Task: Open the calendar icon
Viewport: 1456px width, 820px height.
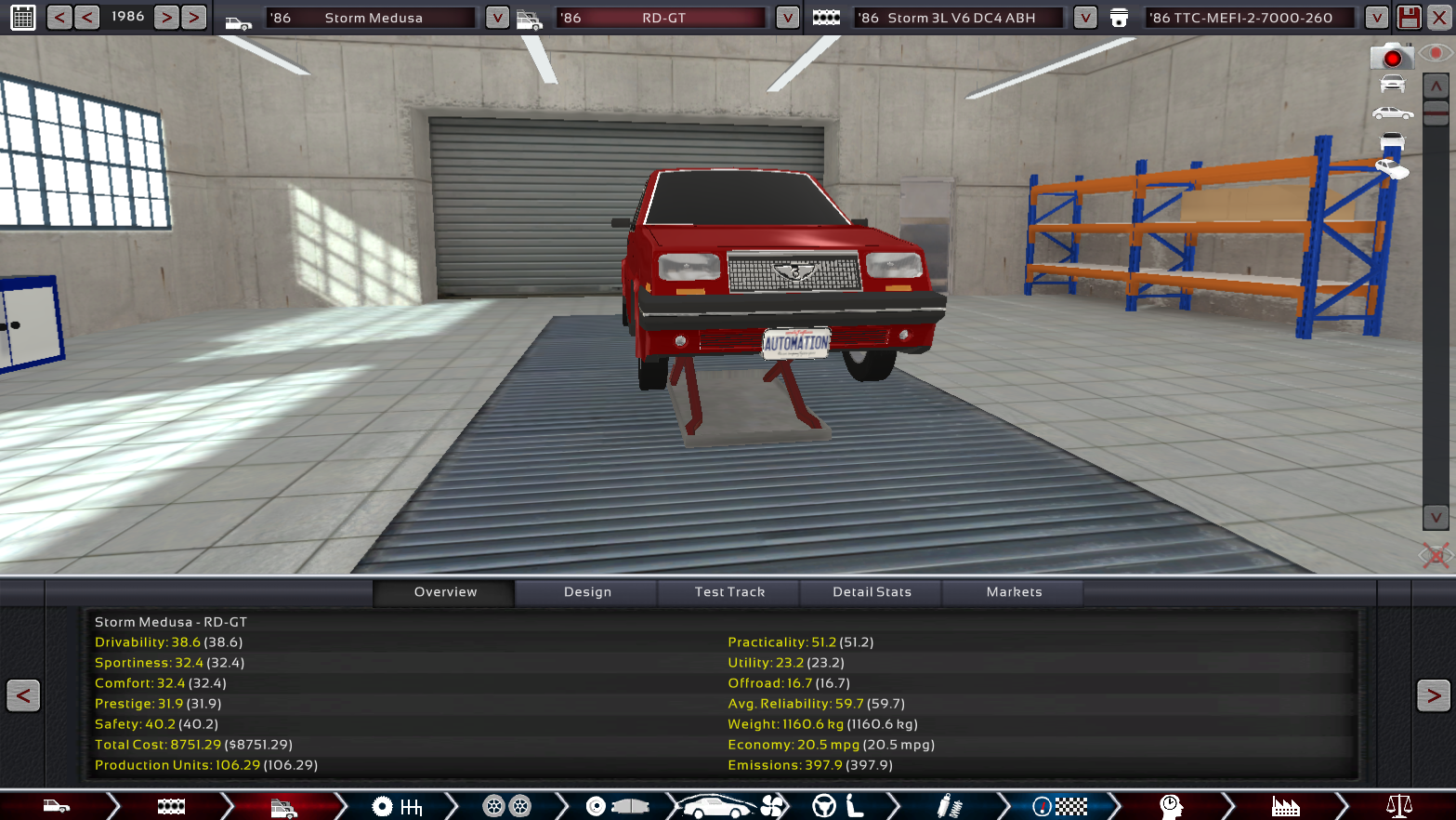Action: point(23,17)
